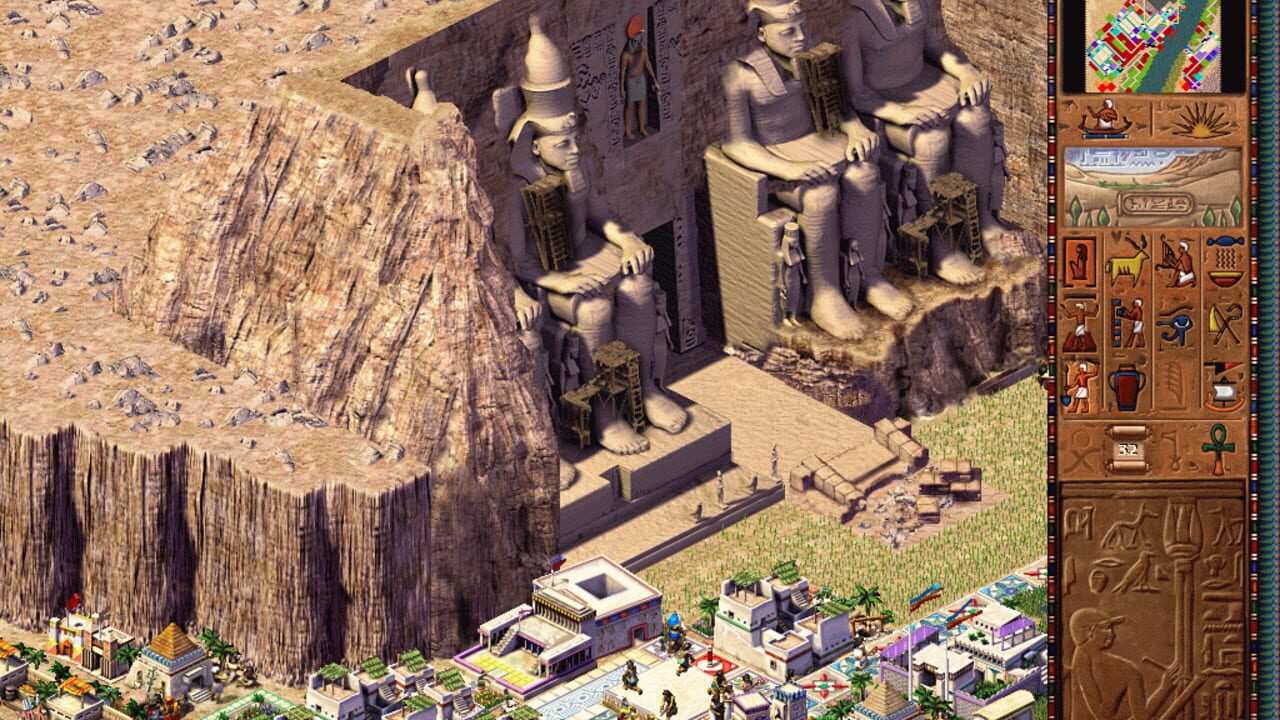Image resolution: width=1280 pixels, height=720 pixels.
Task: Open the entertainment menu (harpist icon)
Action: coord(1176,263)
